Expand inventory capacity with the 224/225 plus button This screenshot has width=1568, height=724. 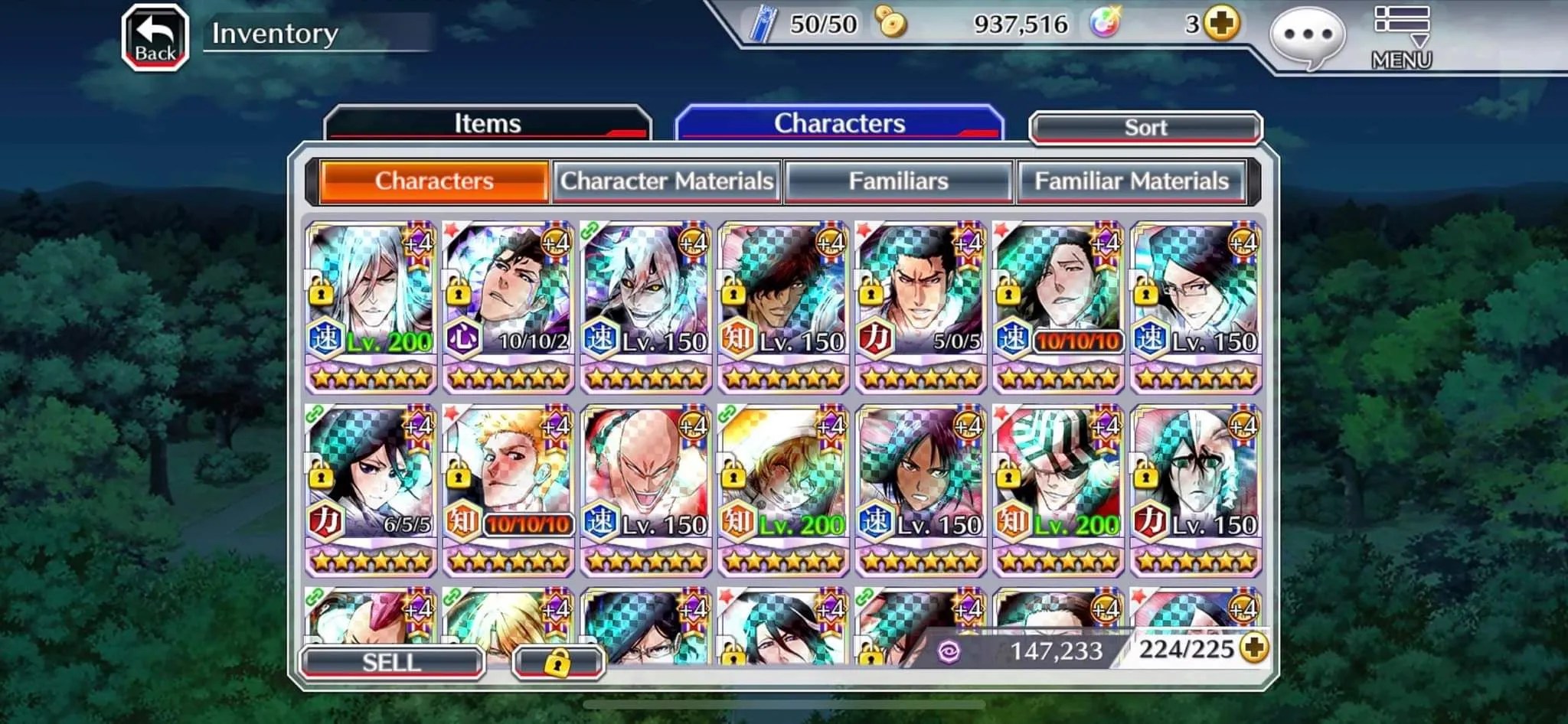(x=1253, y=649)
